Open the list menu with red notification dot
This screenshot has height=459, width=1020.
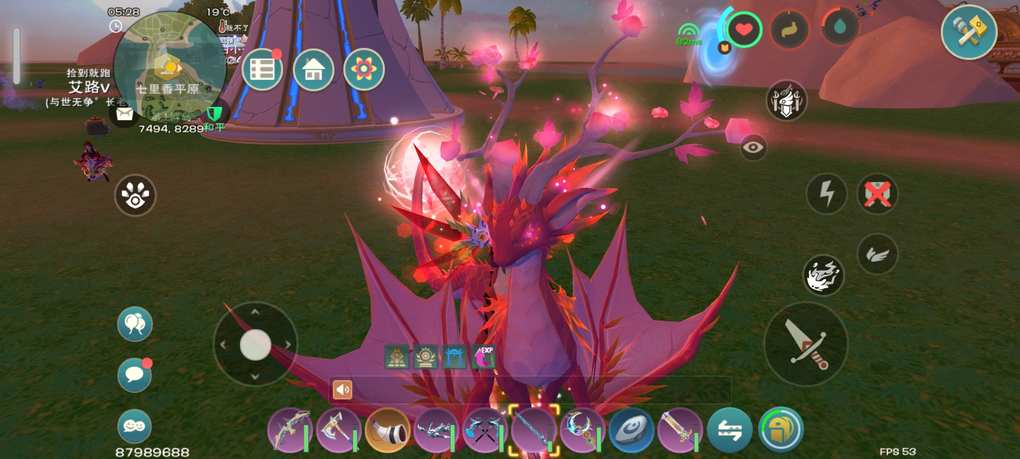click(263, 69)
